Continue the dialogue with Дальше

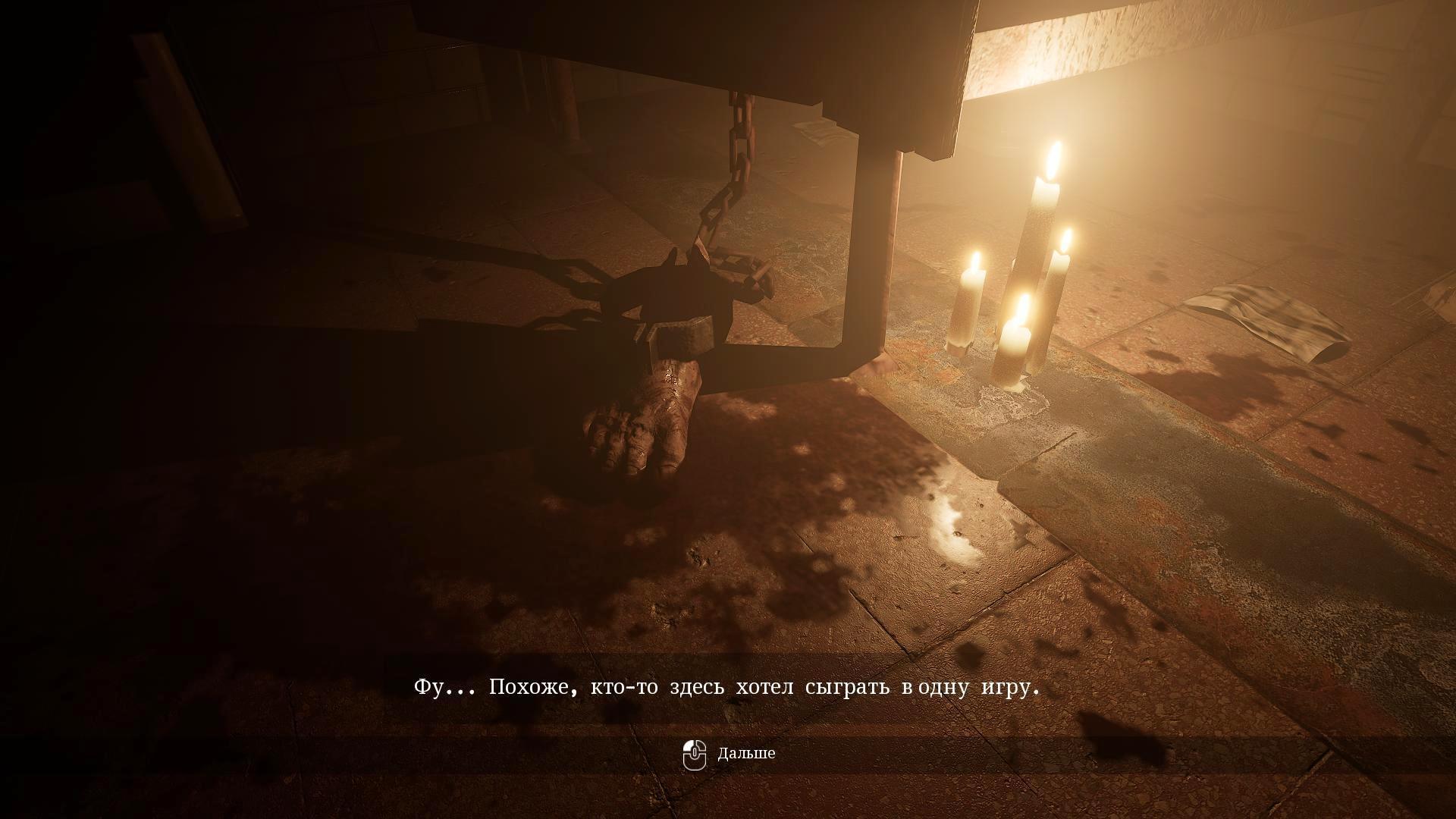pos(730,754)
